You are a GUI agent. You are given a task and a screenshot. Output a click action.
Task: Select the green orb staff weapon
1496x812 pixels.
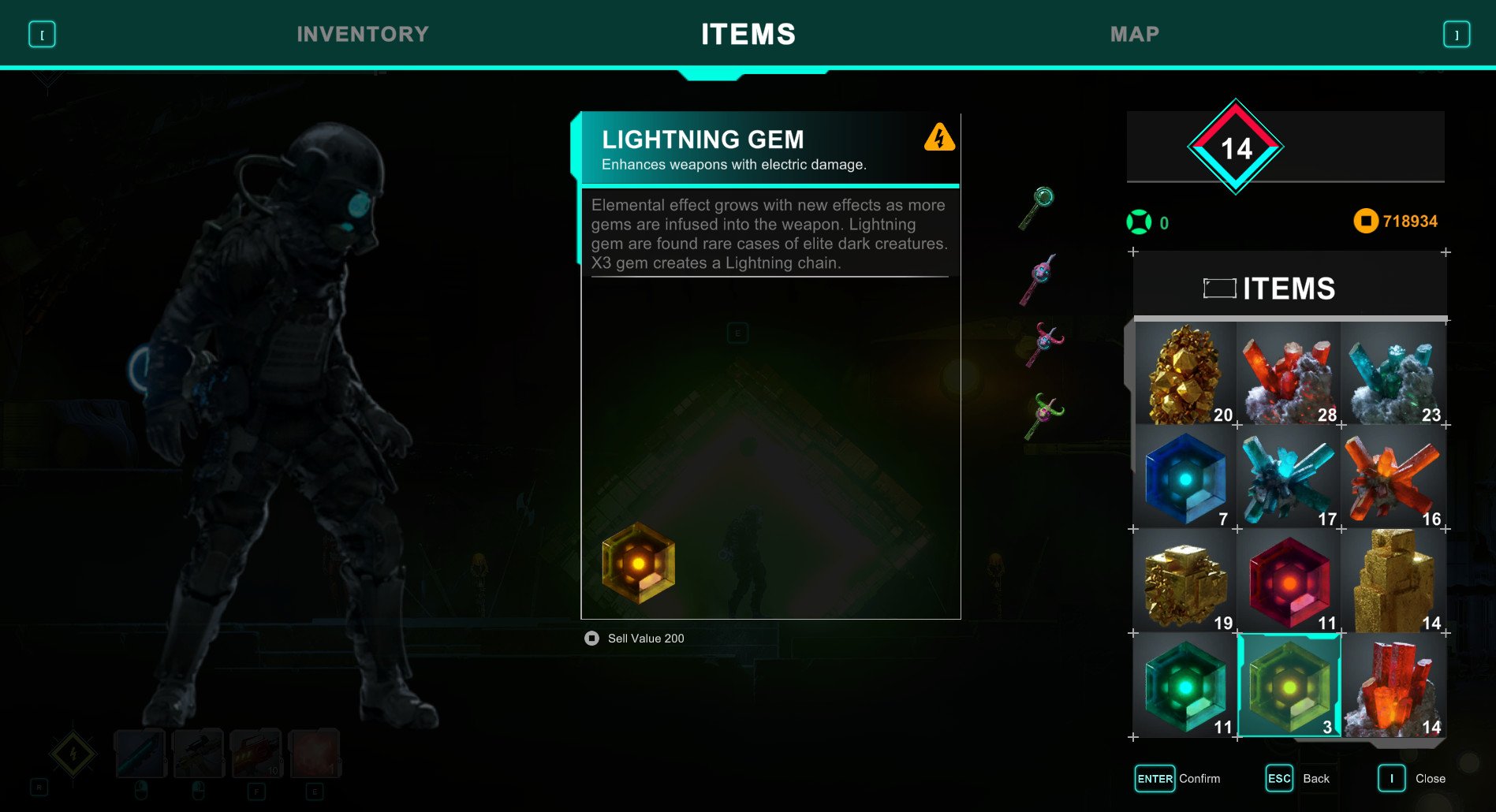(x=1039, y=208)
